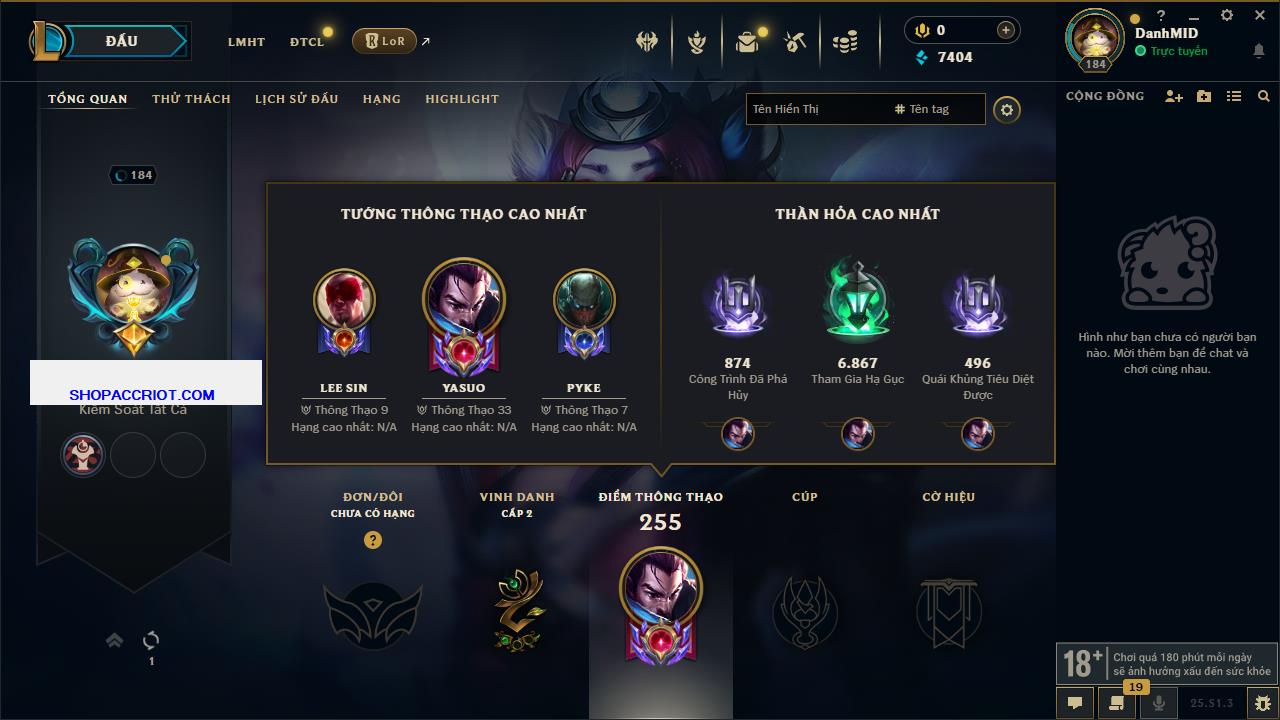Launch the LoR link
The width and height of the screenshot is (1280, 720).
pyautogui.click(x=385, y=41)
